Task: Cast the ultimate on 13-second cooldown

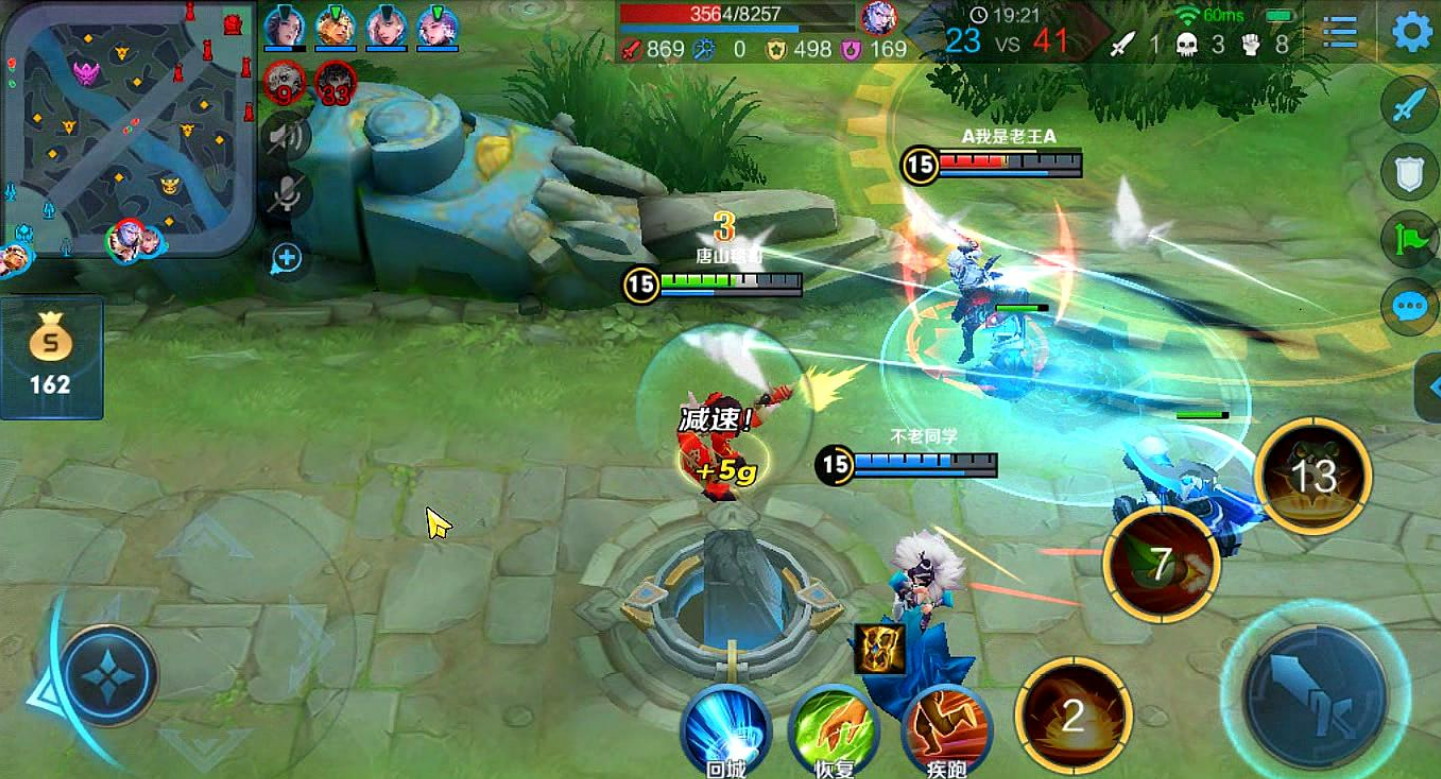Action: coord(1314,477)
